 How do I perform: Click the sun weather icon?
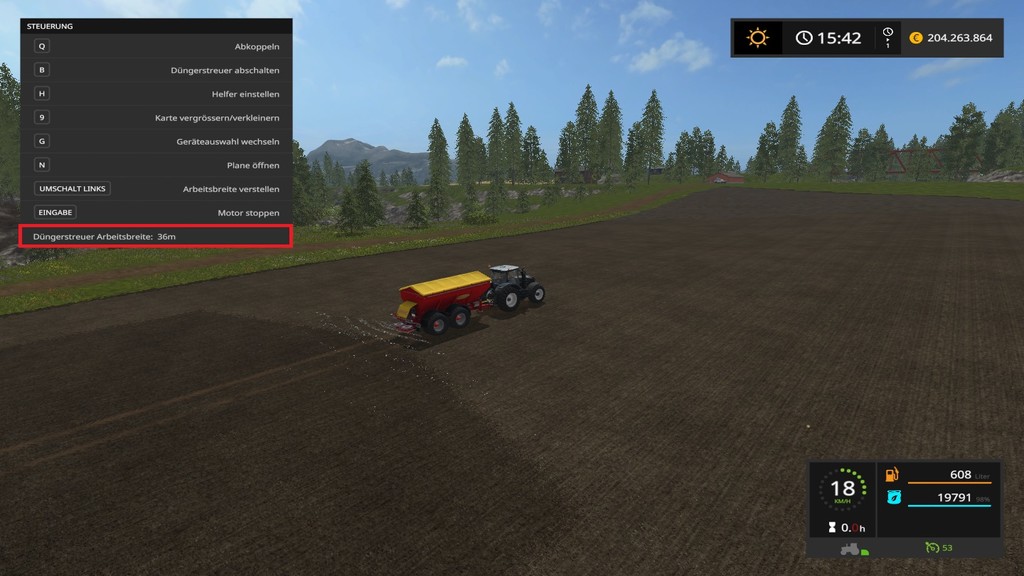tap(758, 38)
